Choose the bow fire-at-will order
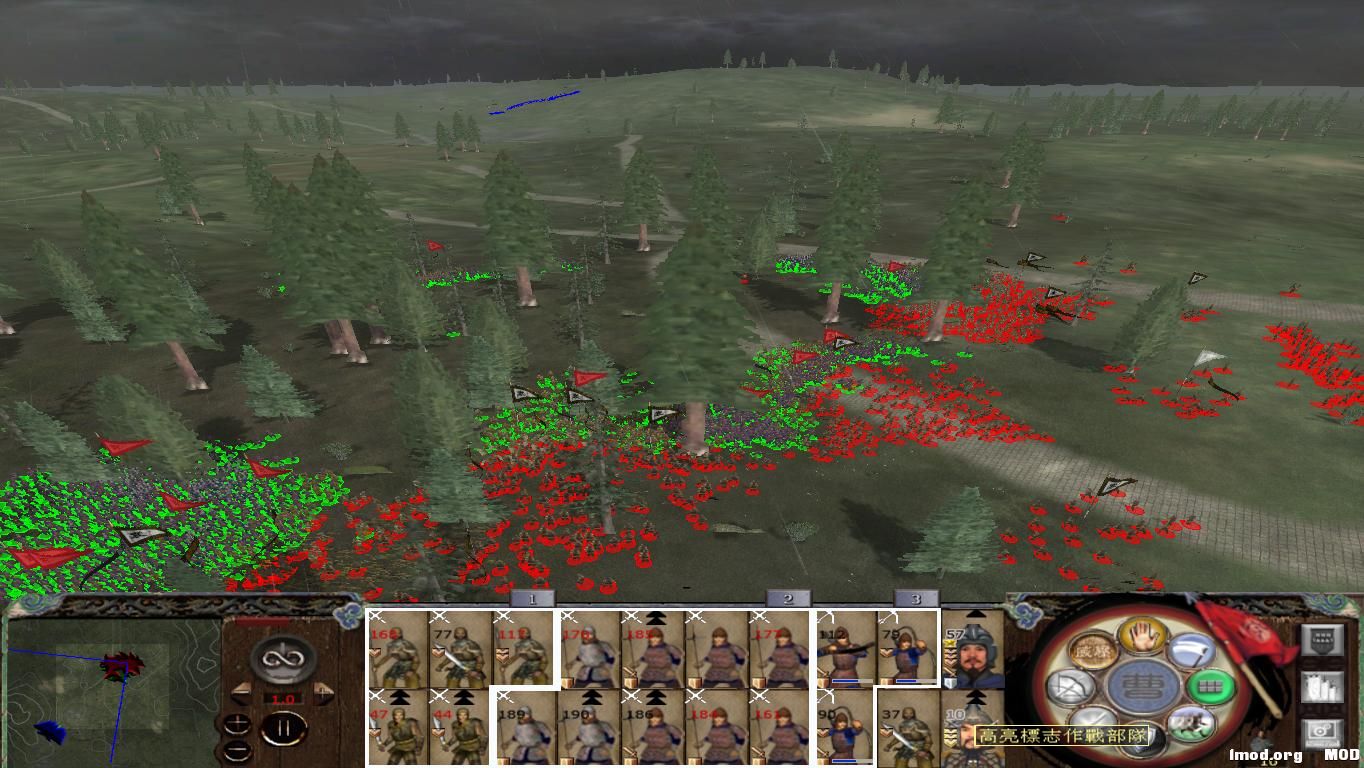The height and width of the screenshot is (768, 1364). click(x=1069, y=686)
